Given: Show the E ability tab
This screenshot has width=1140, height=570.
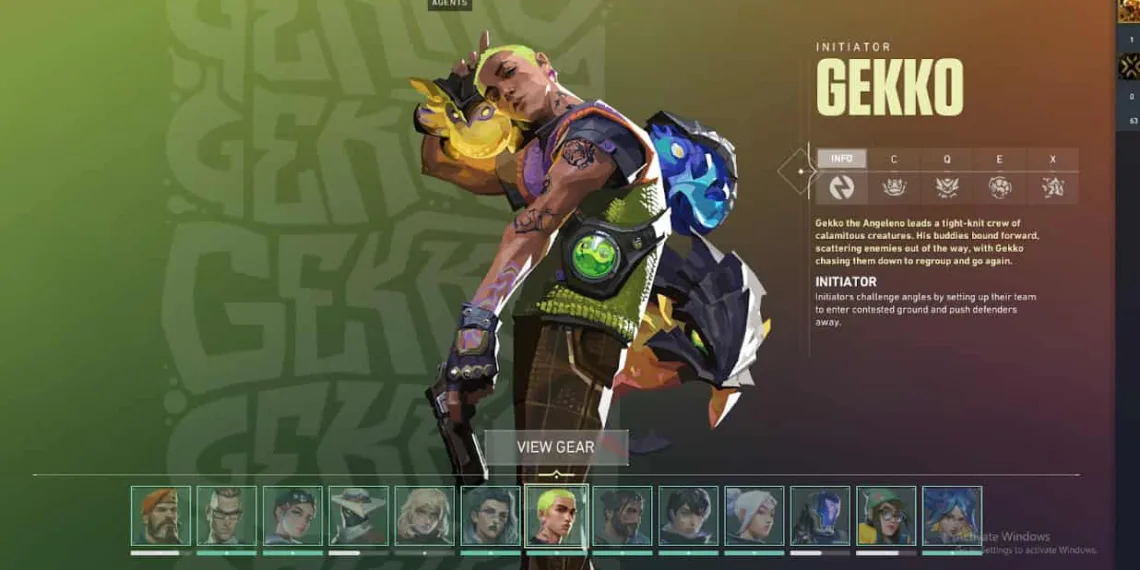Looking at the screenshot, I should 999,159.
